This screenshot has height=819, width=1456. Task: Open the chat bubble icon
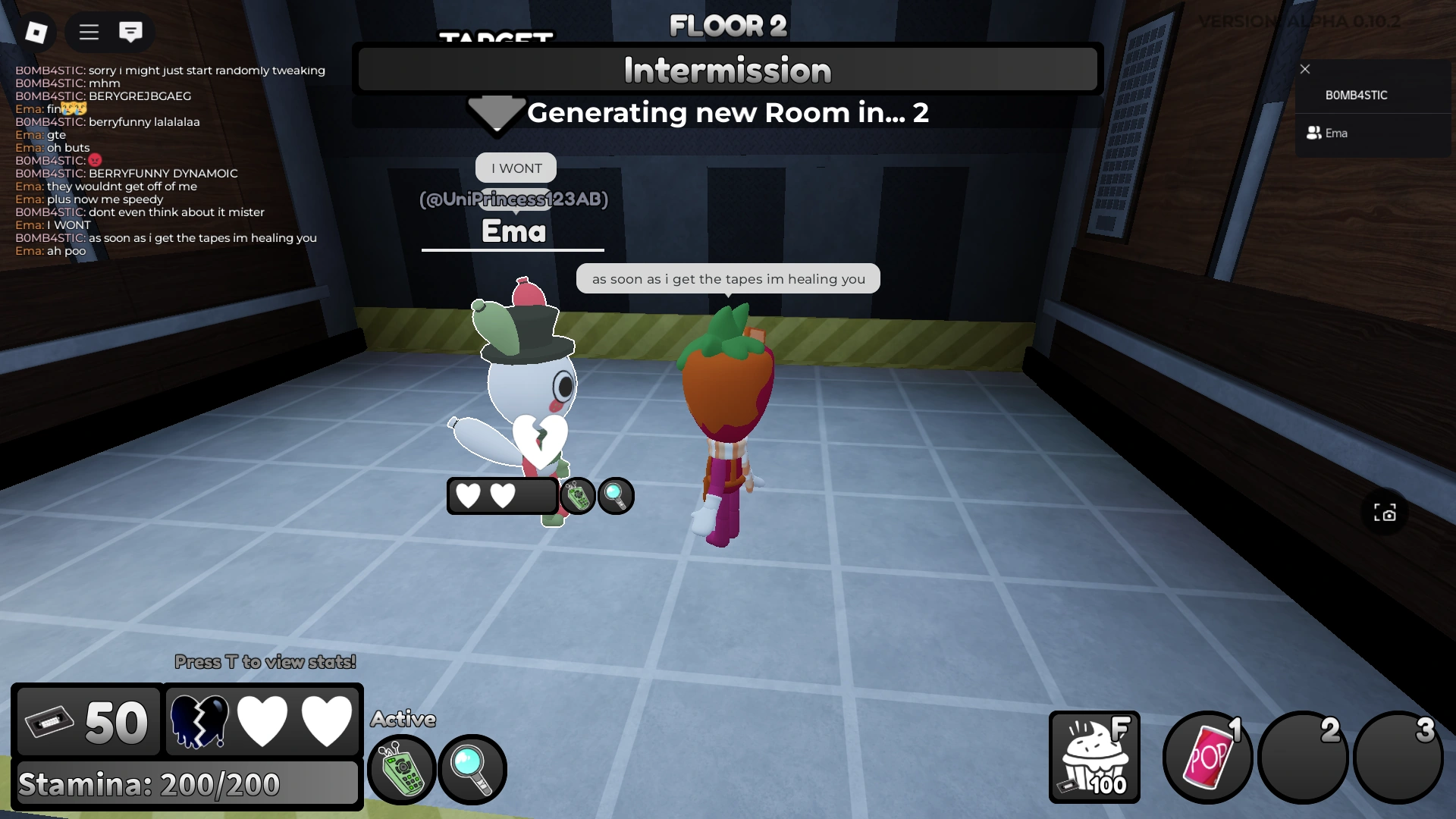(x=131, y=32)
